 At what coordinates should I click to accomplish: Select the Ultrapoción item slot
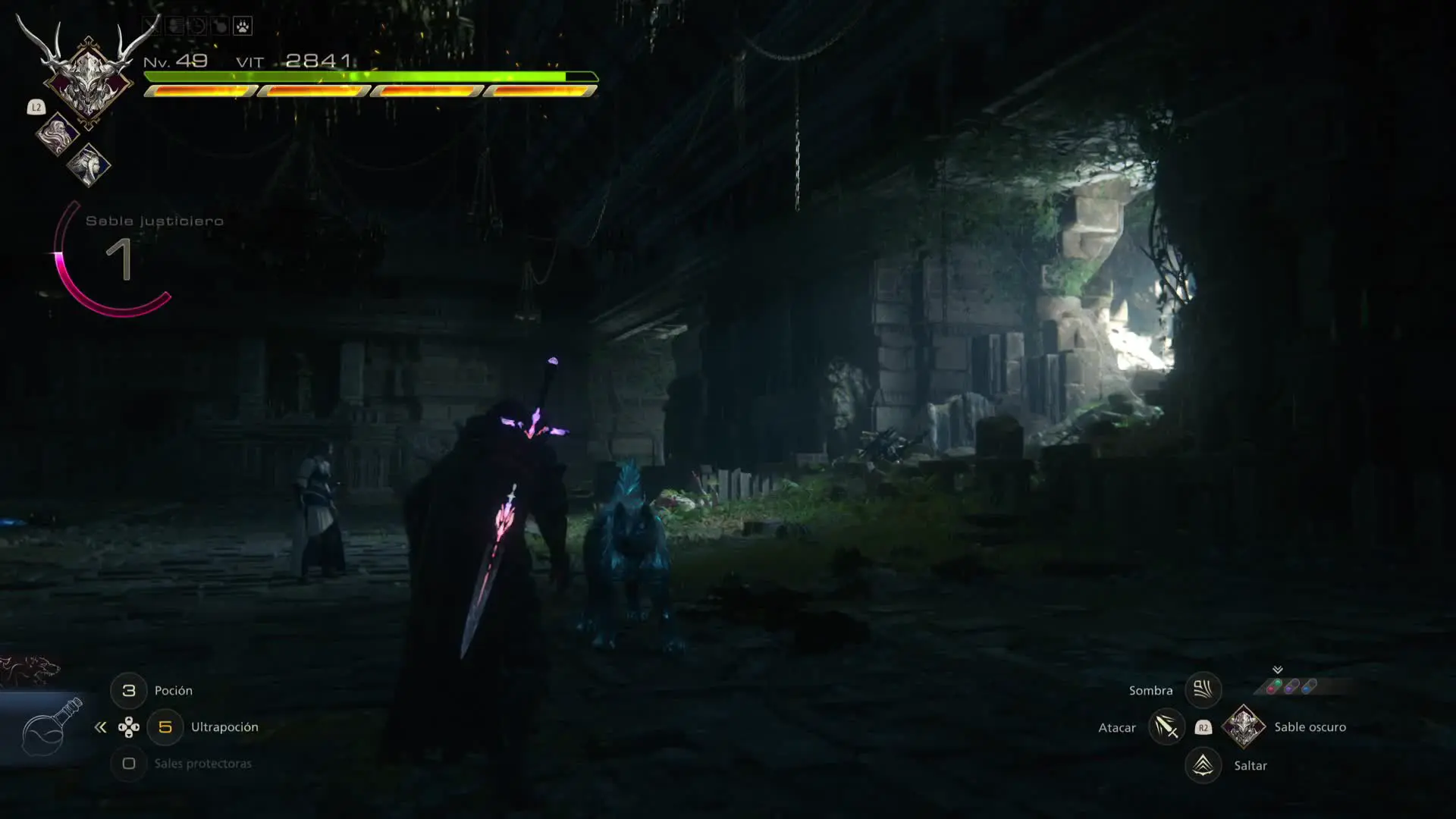pyautogui.click(x=165, y=727)
